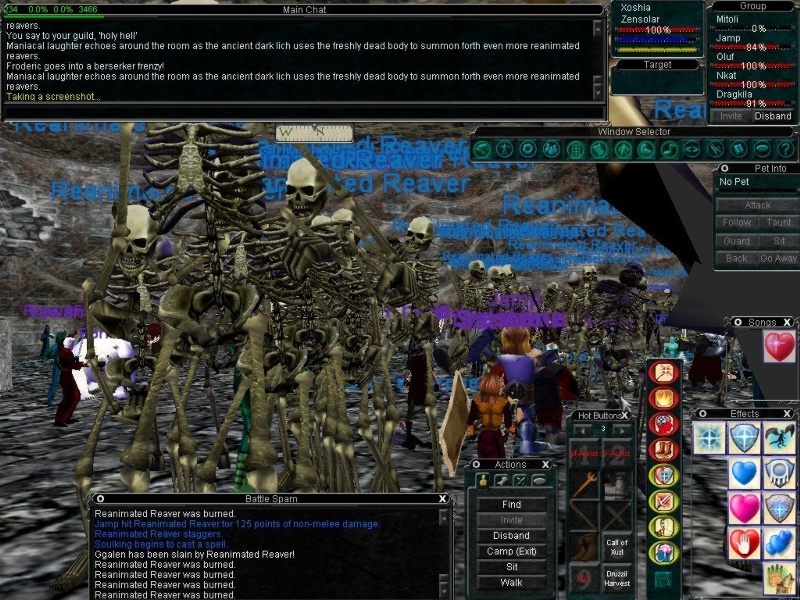
Task: Disband from the group in Group window
Action: [773, 116]
